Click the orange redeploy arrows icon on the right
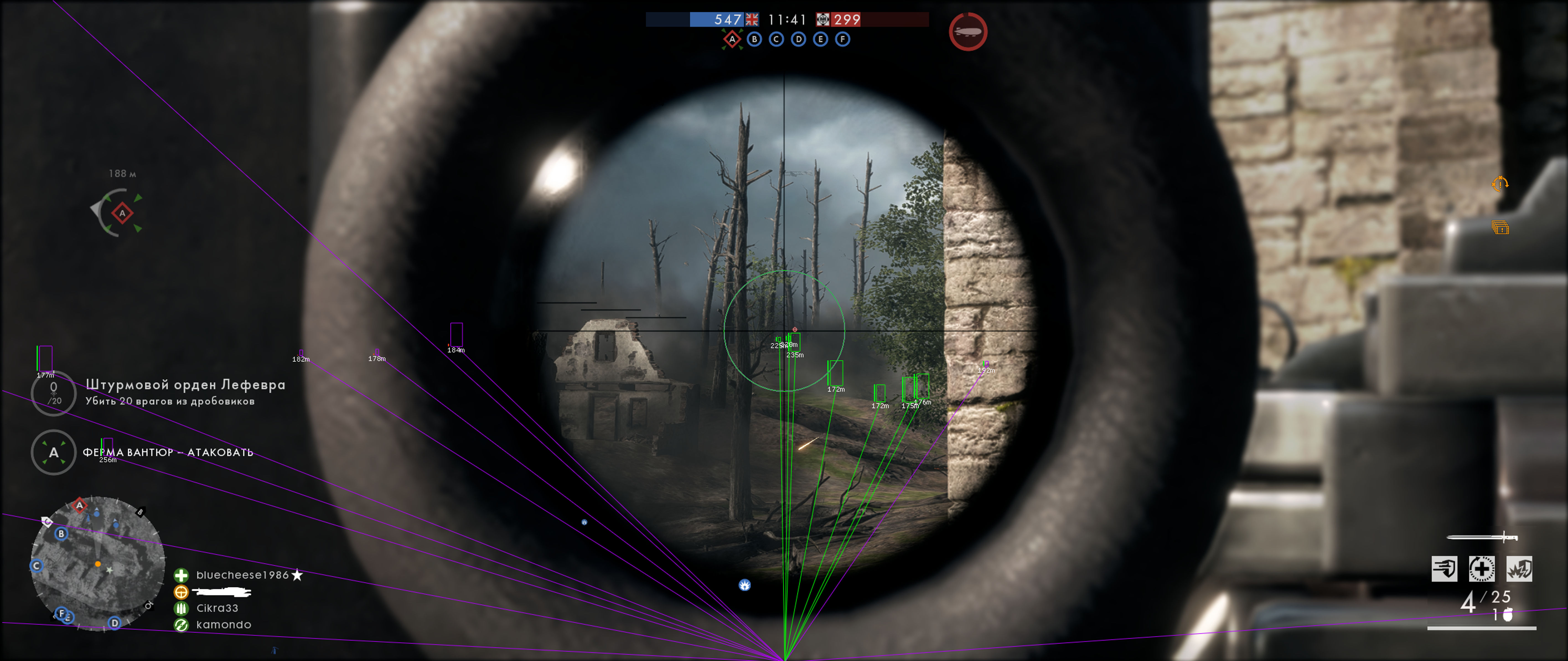This screenshot has width=1568, height=661. click(1500, 184)
